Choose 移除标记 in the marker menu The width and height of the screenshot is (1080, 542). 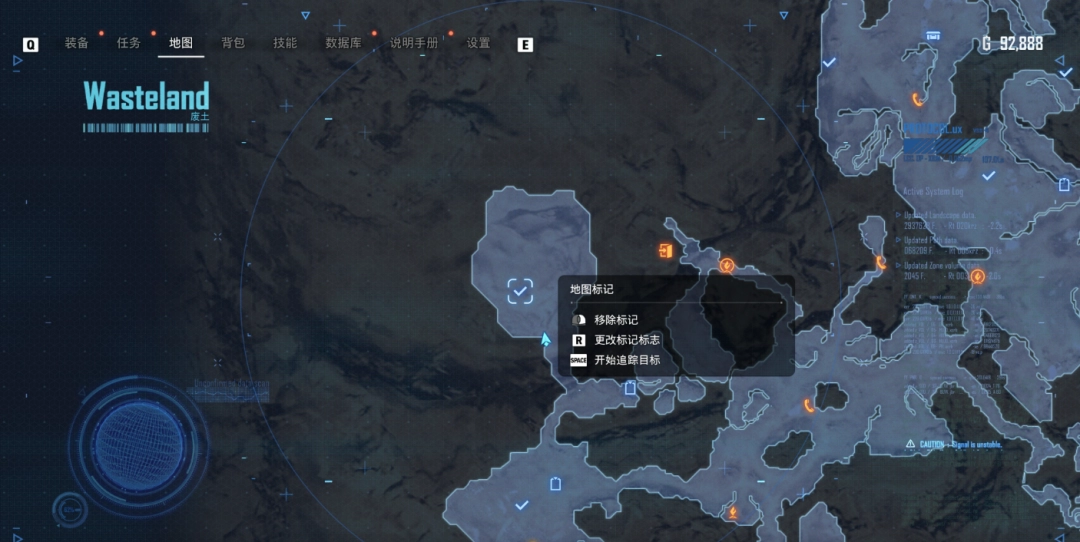(x=615, y=320)
